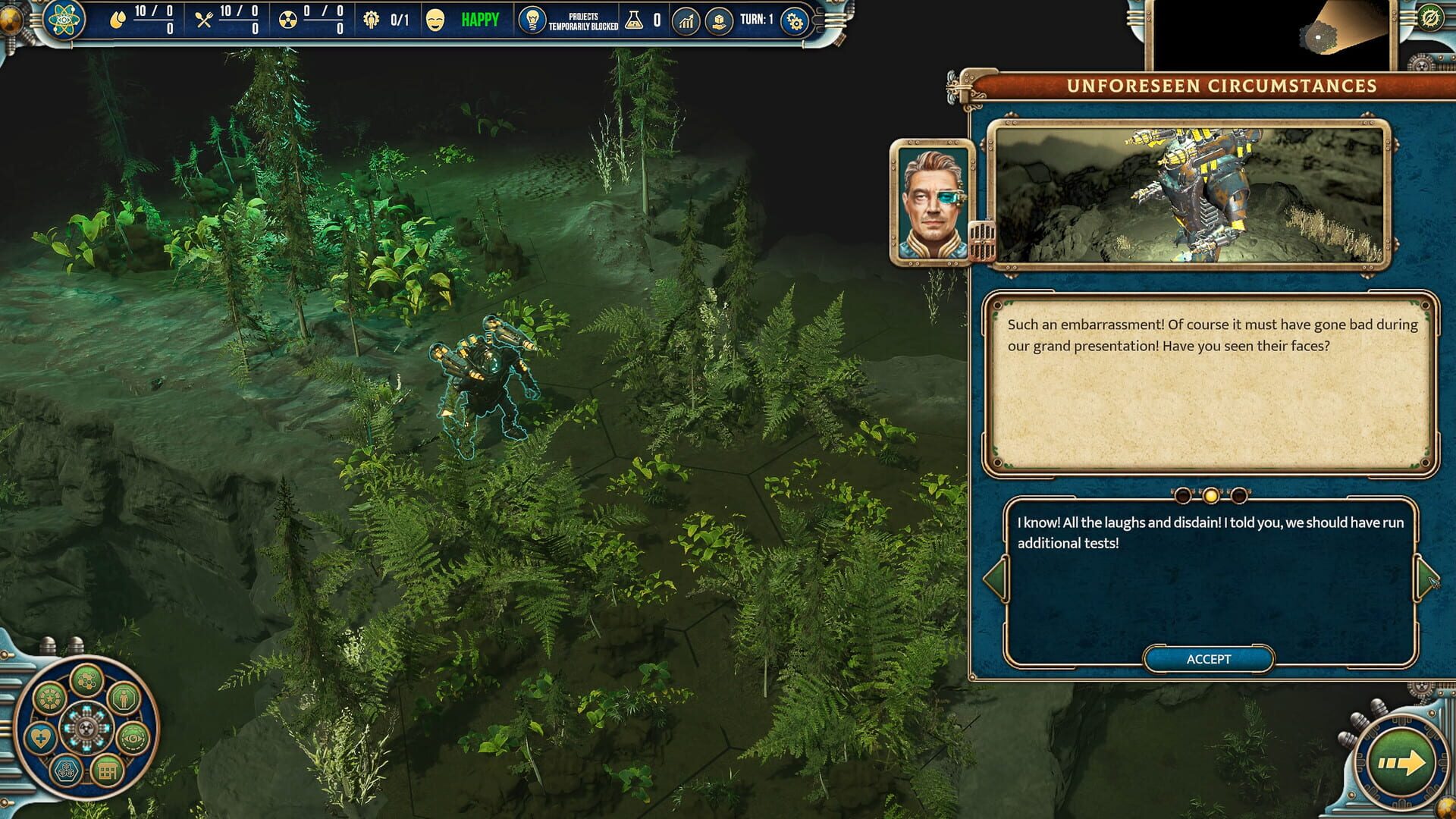
Task: Open the settings gear in the top bar
Action: pos(794,21)
